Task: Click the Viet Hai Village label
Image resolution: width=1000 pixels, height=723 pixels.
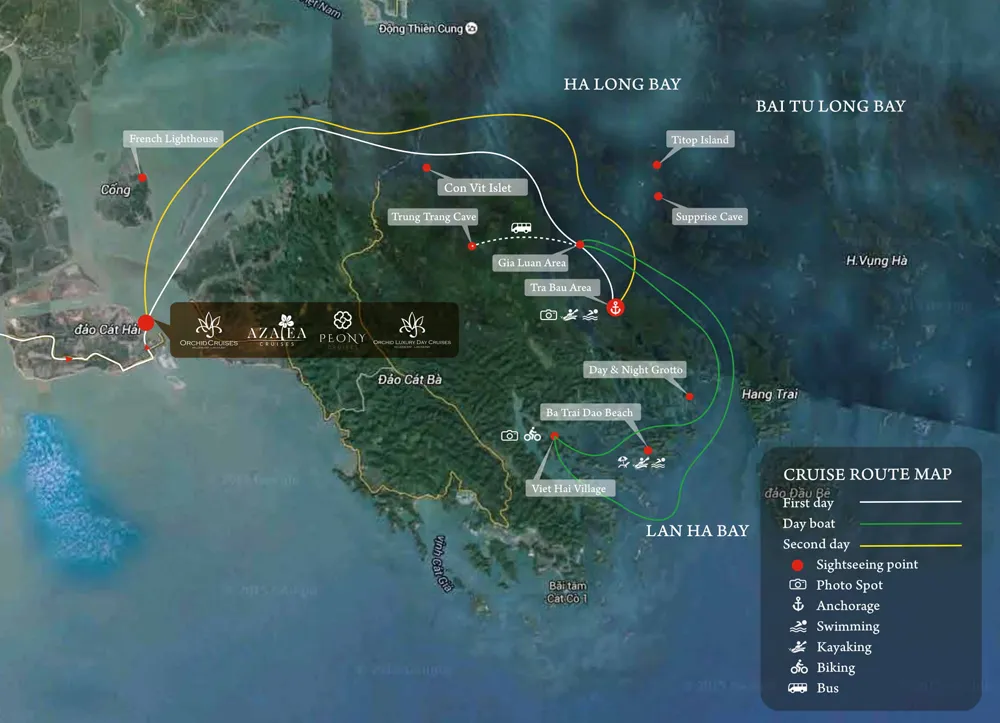Action: [568, 488]
